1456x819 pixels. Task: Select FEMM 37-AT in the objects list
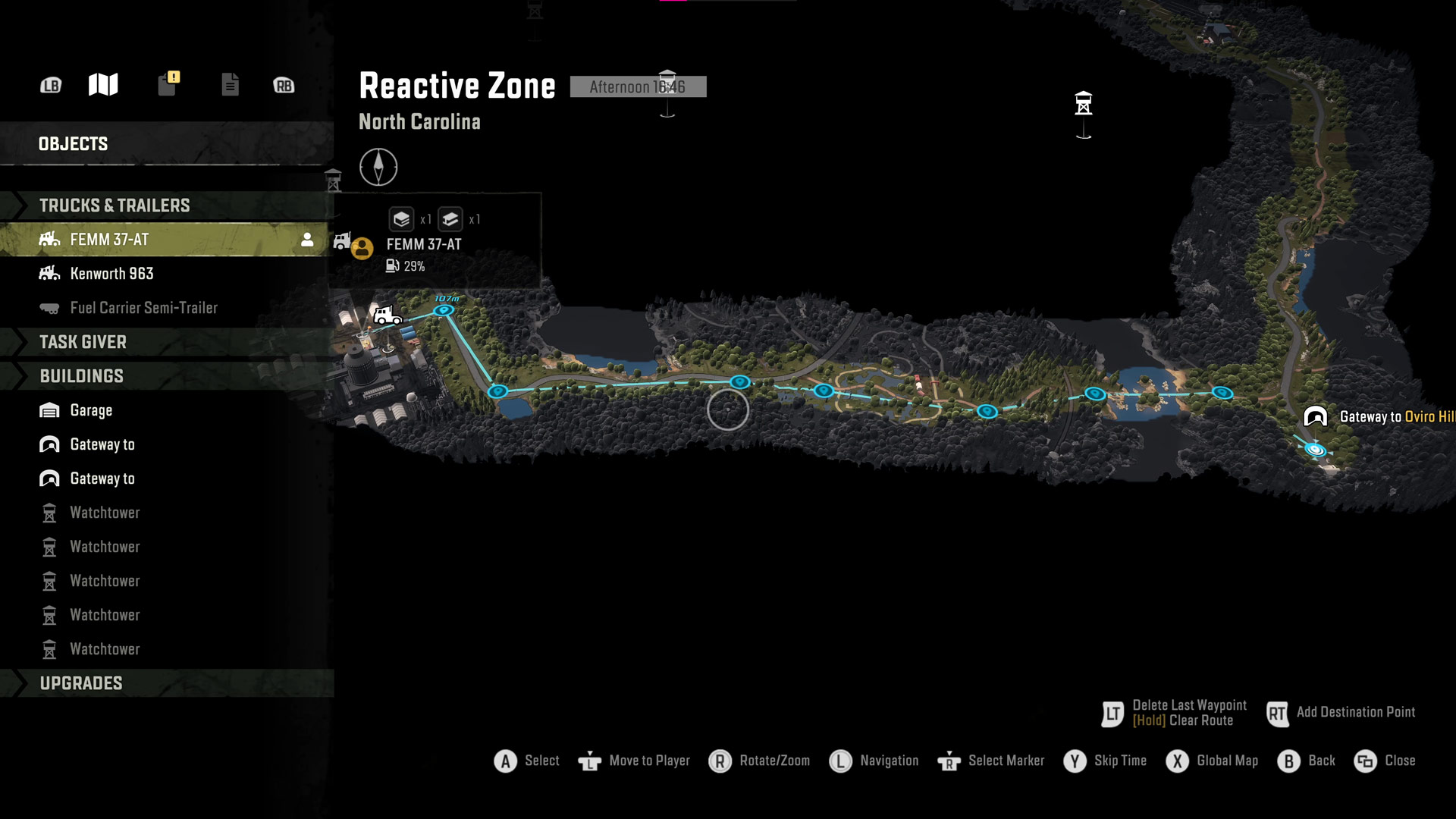tap(110, 240)
